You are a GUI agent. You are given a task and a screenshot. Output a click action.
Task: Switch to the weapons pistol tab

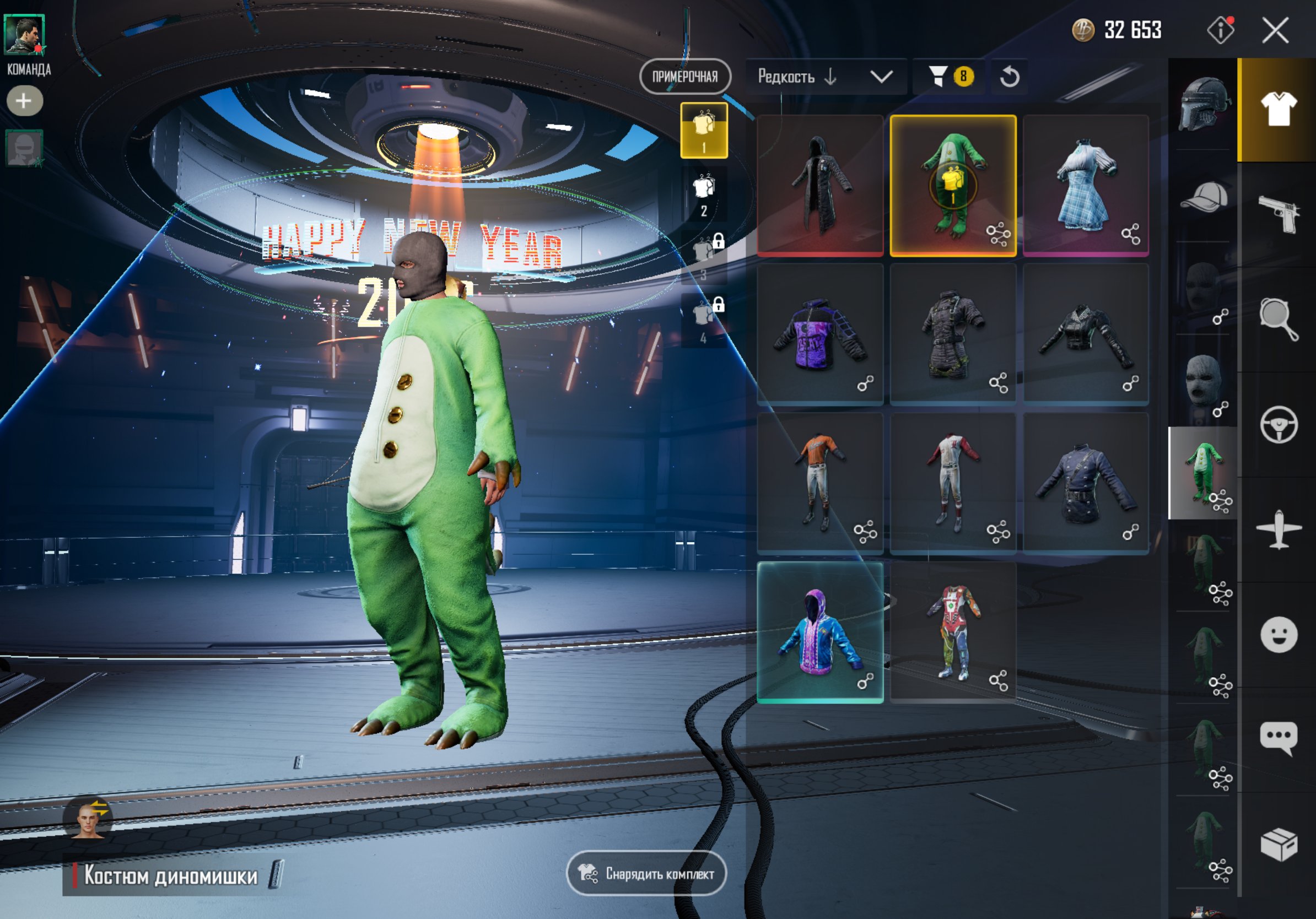(x=1279, y=213)
